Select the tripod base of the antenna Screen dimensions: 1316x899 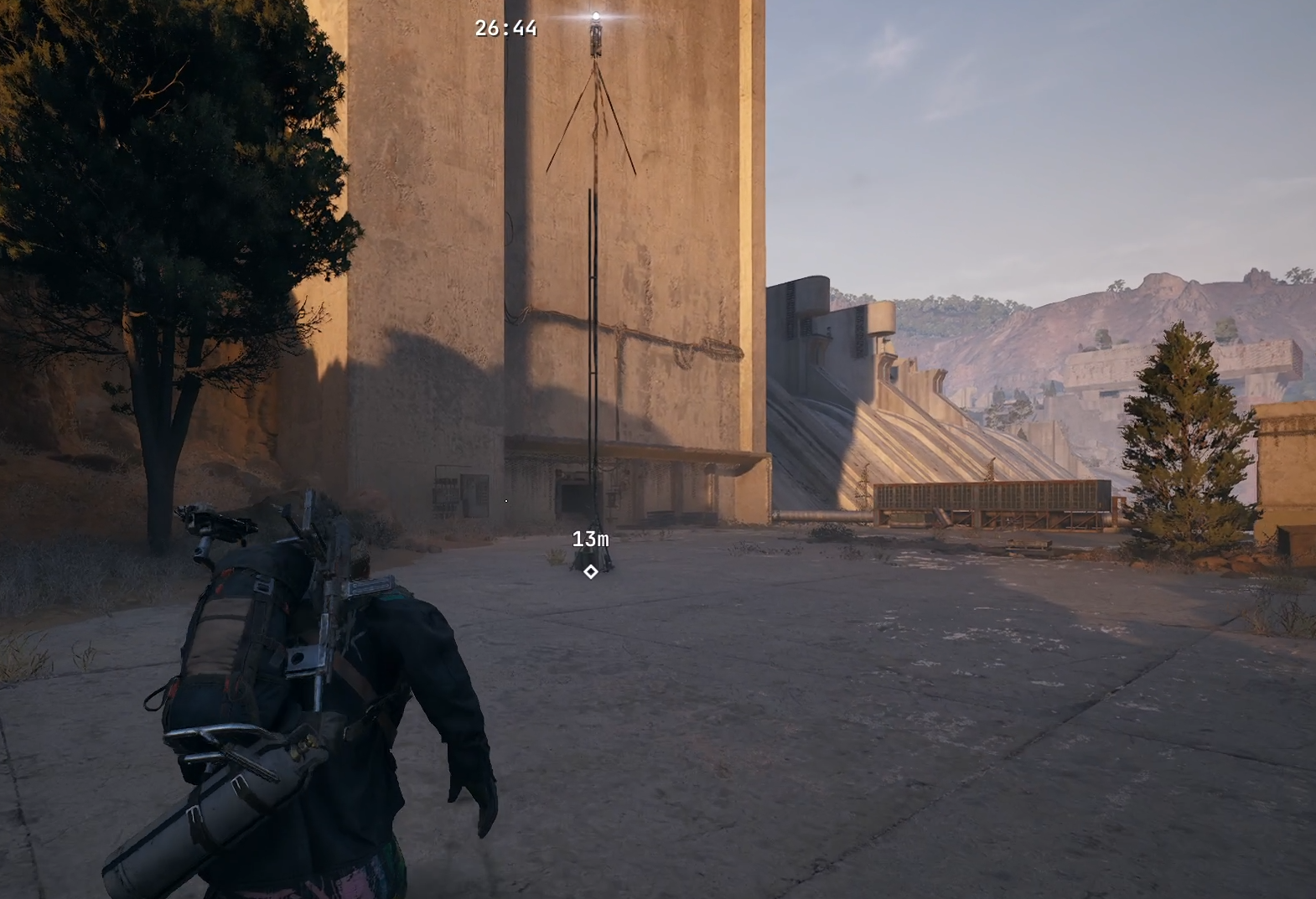593,553
